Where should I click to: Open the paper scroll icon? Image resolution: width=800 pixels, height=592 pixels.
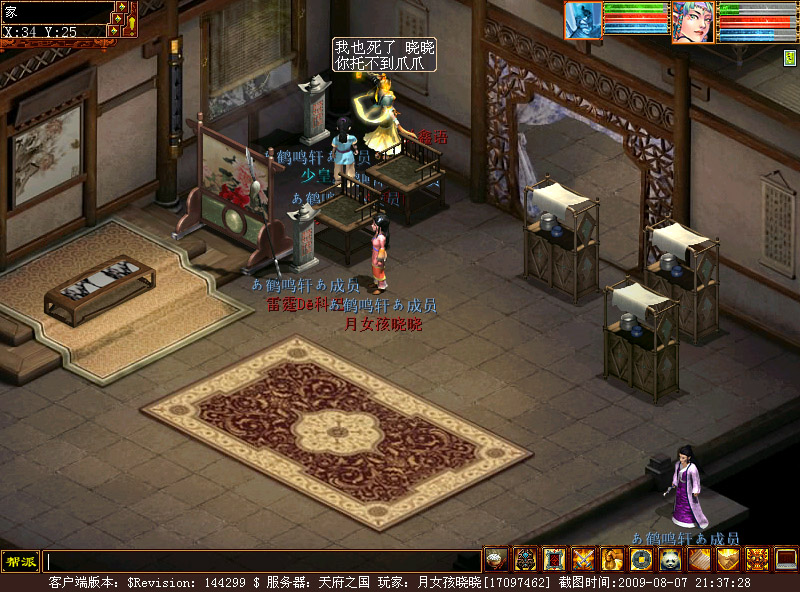[699, 560]
